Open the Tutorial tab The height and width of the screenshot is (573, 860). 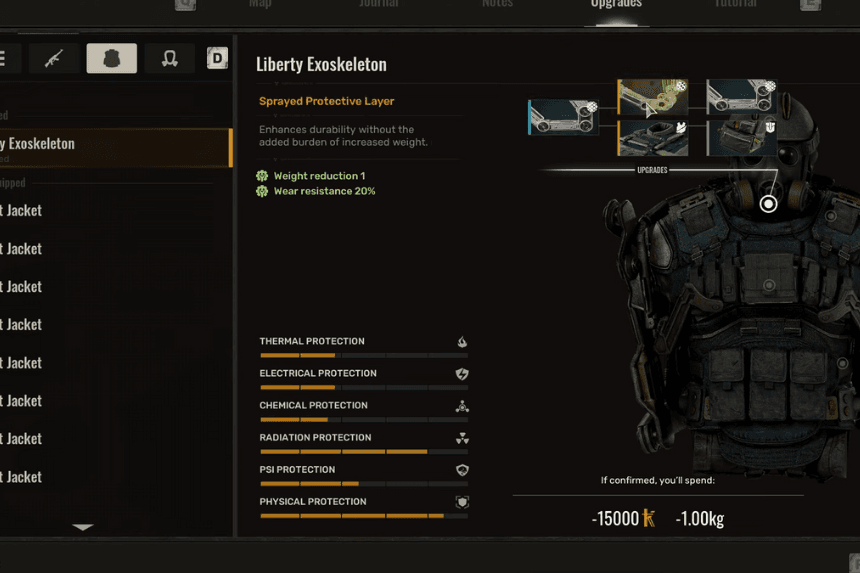coord(735,4)
